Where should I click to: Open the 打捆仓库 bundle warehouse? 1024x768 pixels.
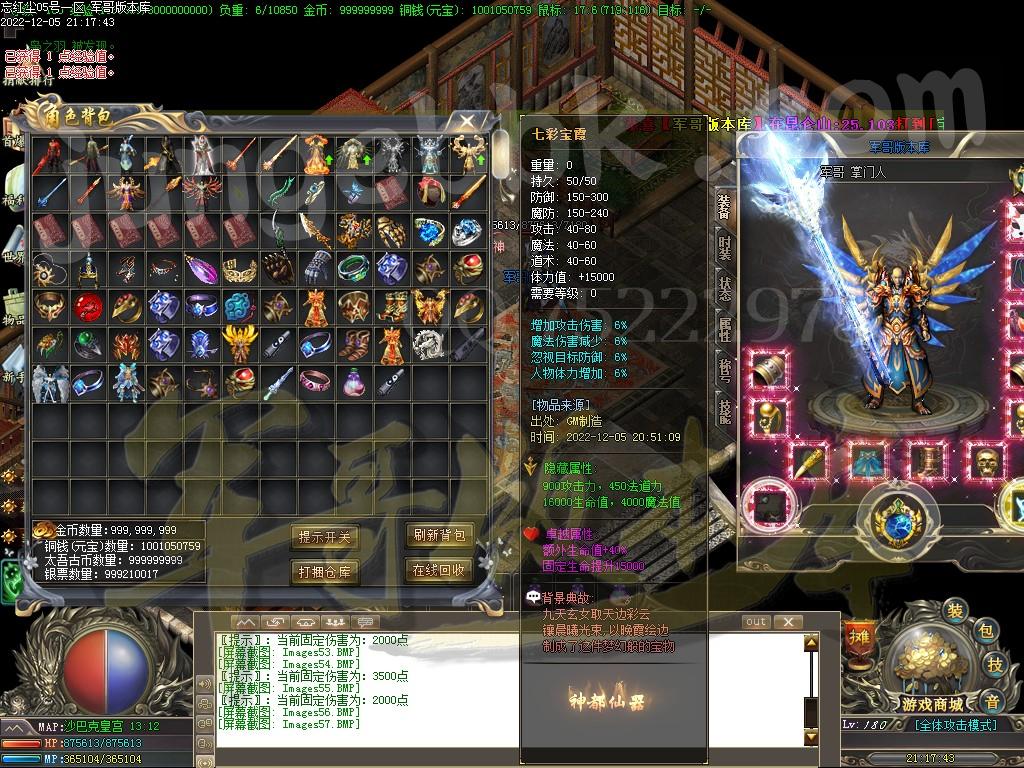[x=325, y=572]
